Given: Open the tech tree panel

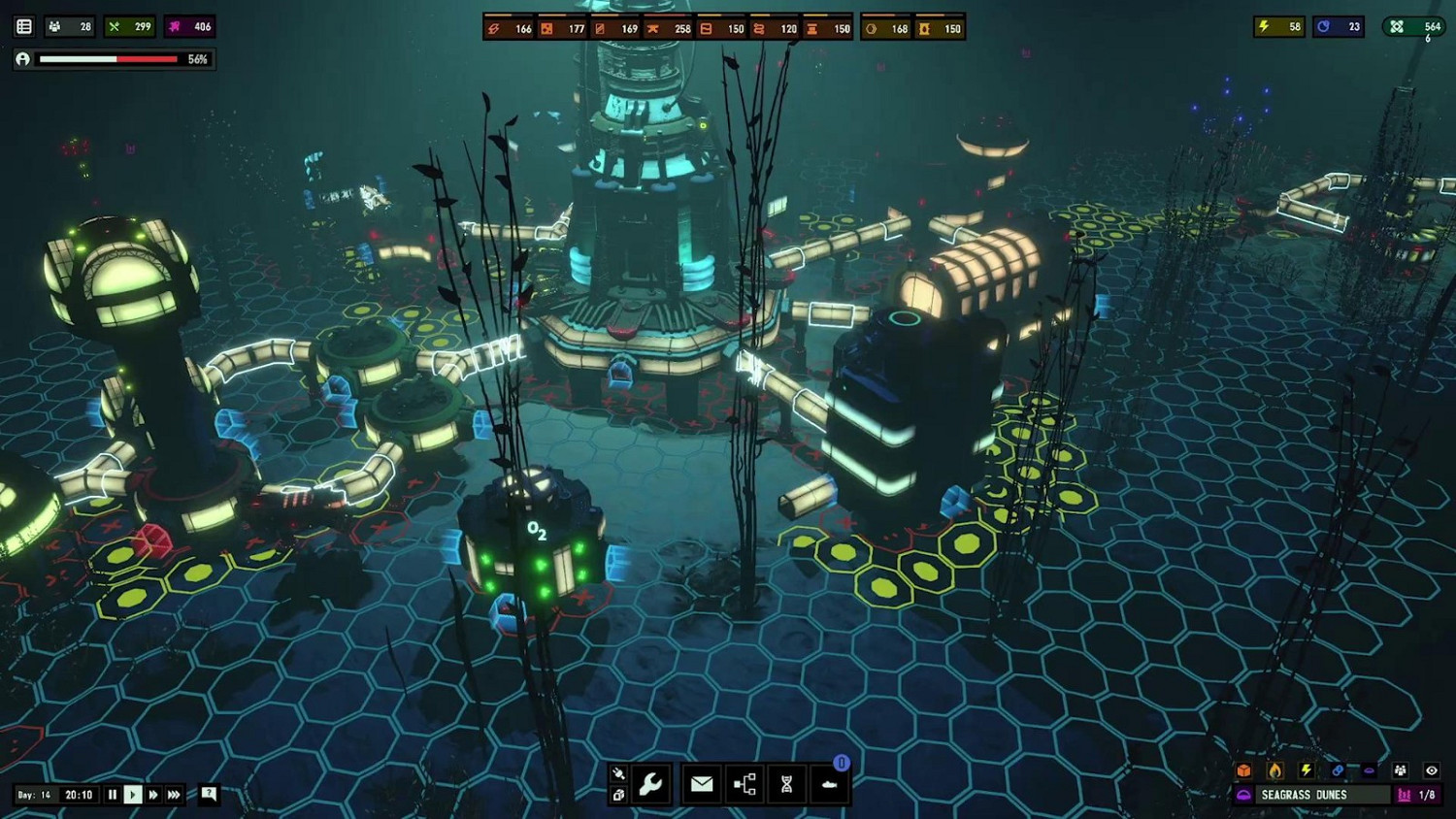Looking at the screenshot, I should click(745, 784).
